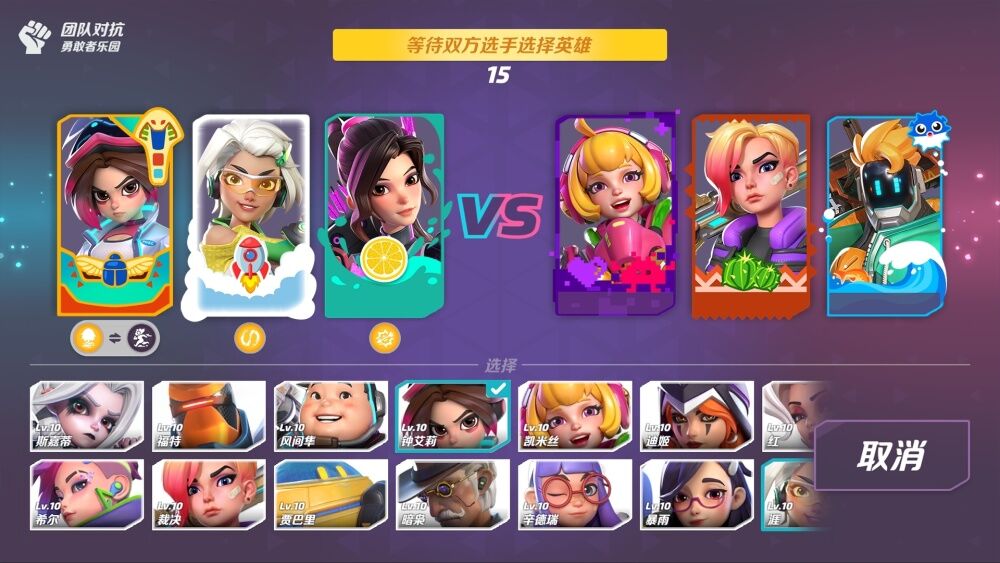Pick the yellow vehicle hero 贾巴里

[x=331, y=493]
